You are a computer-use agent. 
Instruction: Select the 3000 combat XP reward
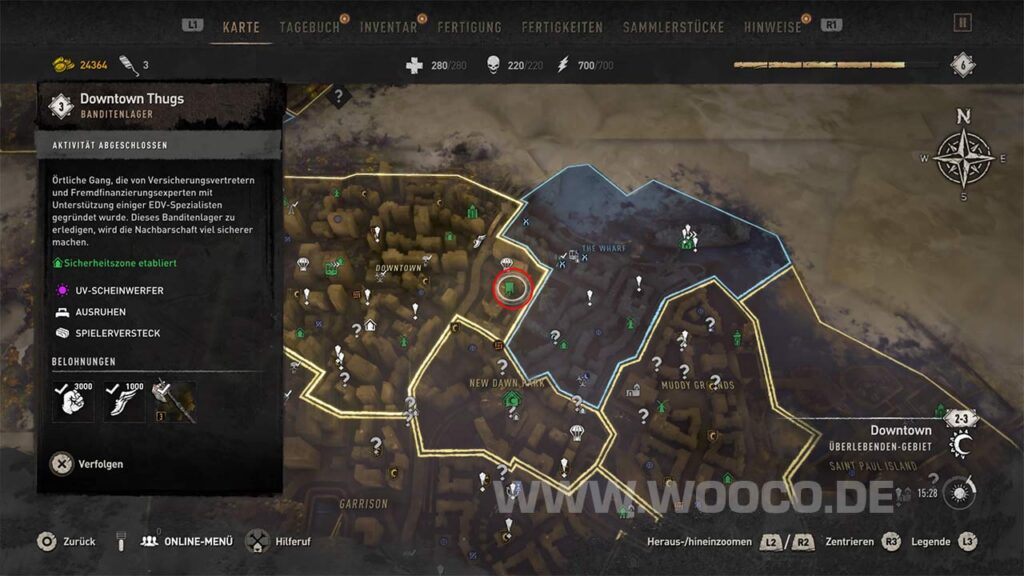coord(72,401)
